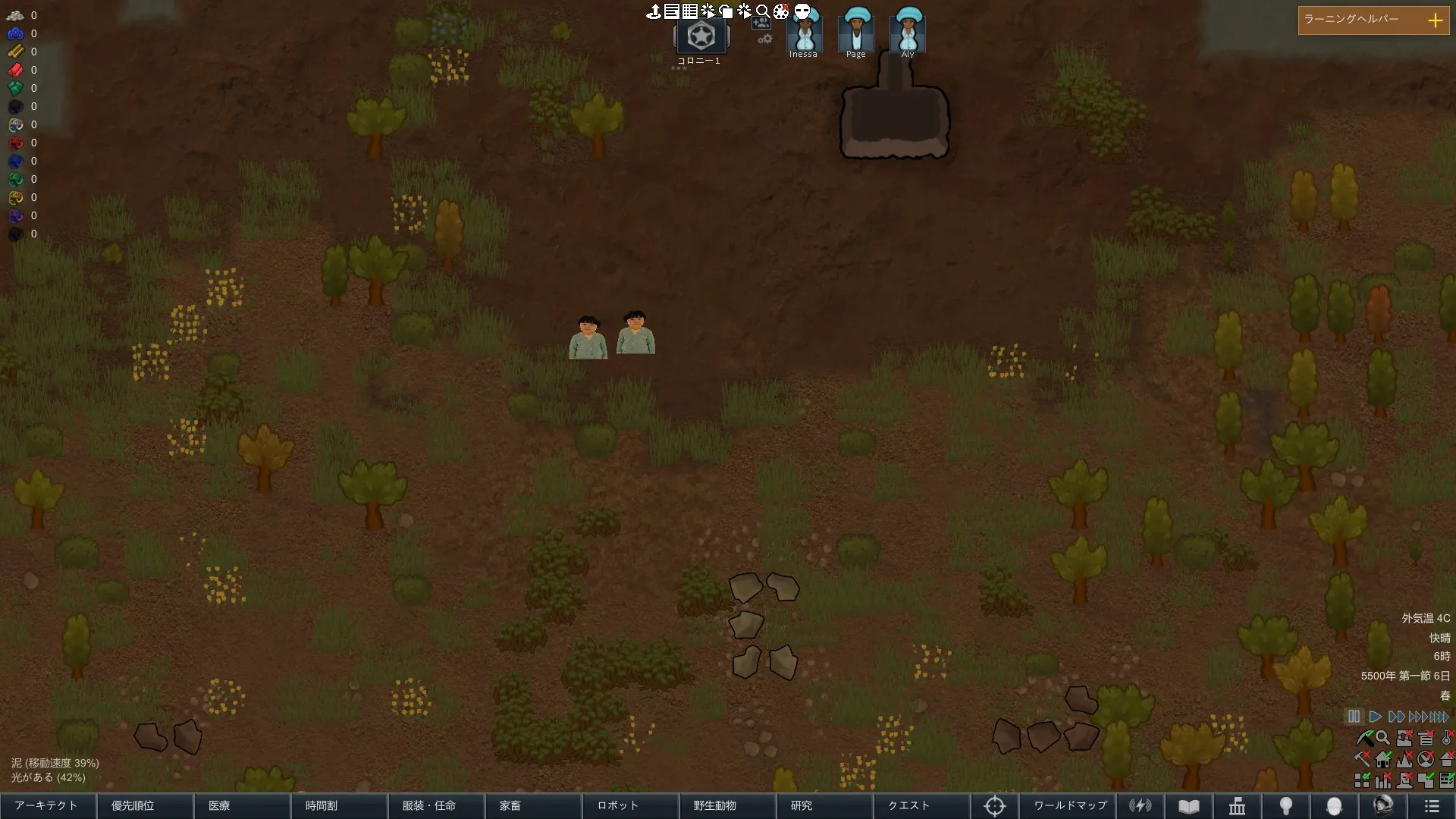Viewport: 1456px width, 819px height.
Task: Open the アーキテクト (Architect) tab
Action: coord(48,805)
